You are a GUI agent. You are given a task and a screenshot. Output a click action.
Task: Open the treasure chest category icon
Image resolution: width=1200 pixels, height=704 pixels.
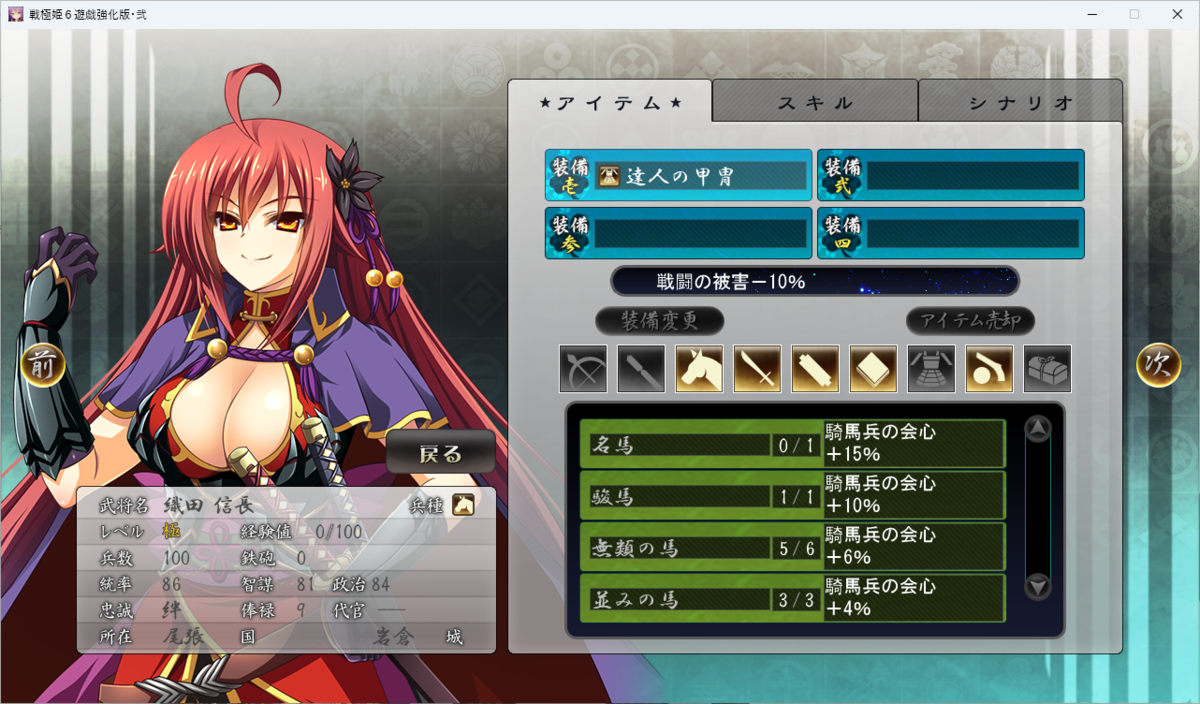click(x=1047, y=368)
